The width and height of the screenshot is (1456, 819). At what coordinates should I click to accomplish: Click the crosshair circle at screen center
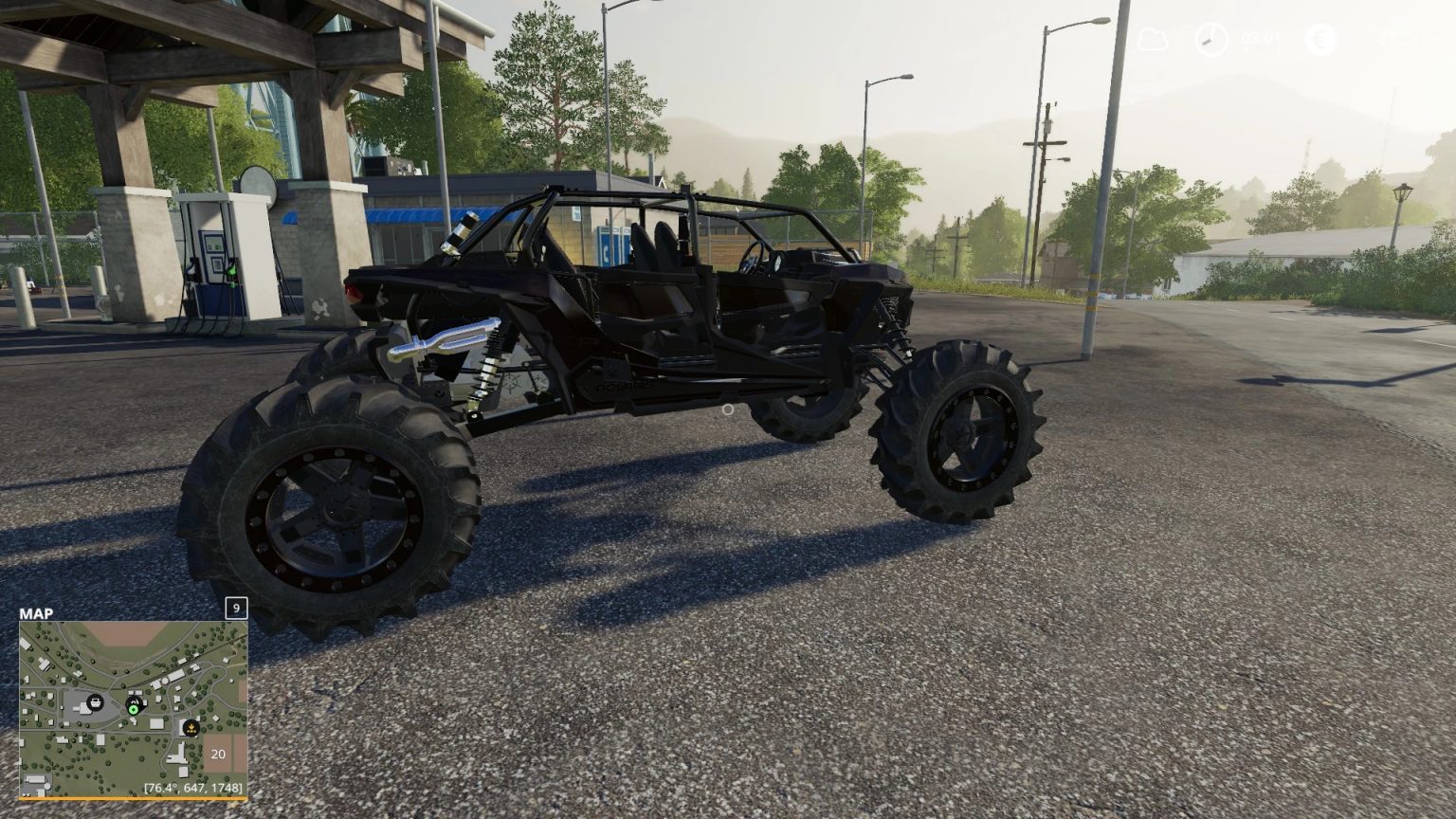[x=727, y=409]
